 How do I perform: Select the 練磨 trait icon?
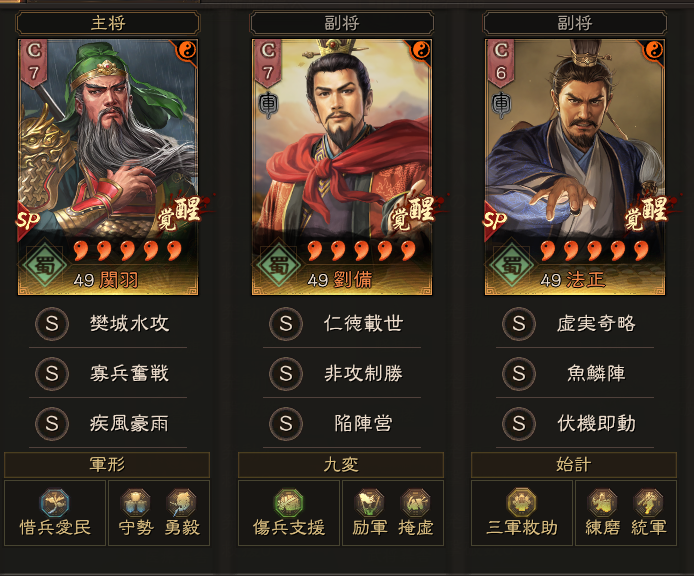(x=602, y=503)
